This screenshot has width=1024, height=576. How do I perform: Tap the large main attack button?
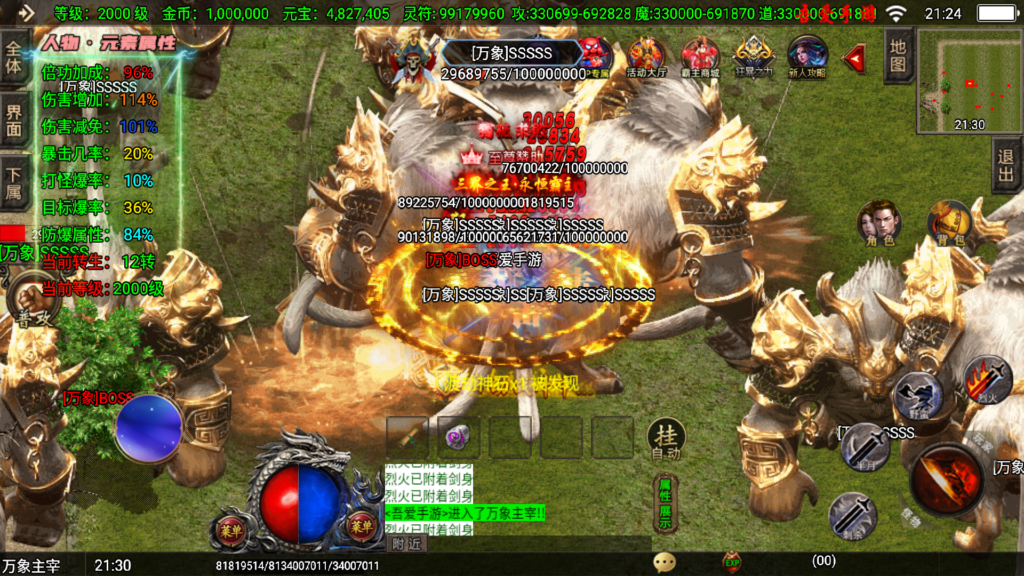point(946,478)
